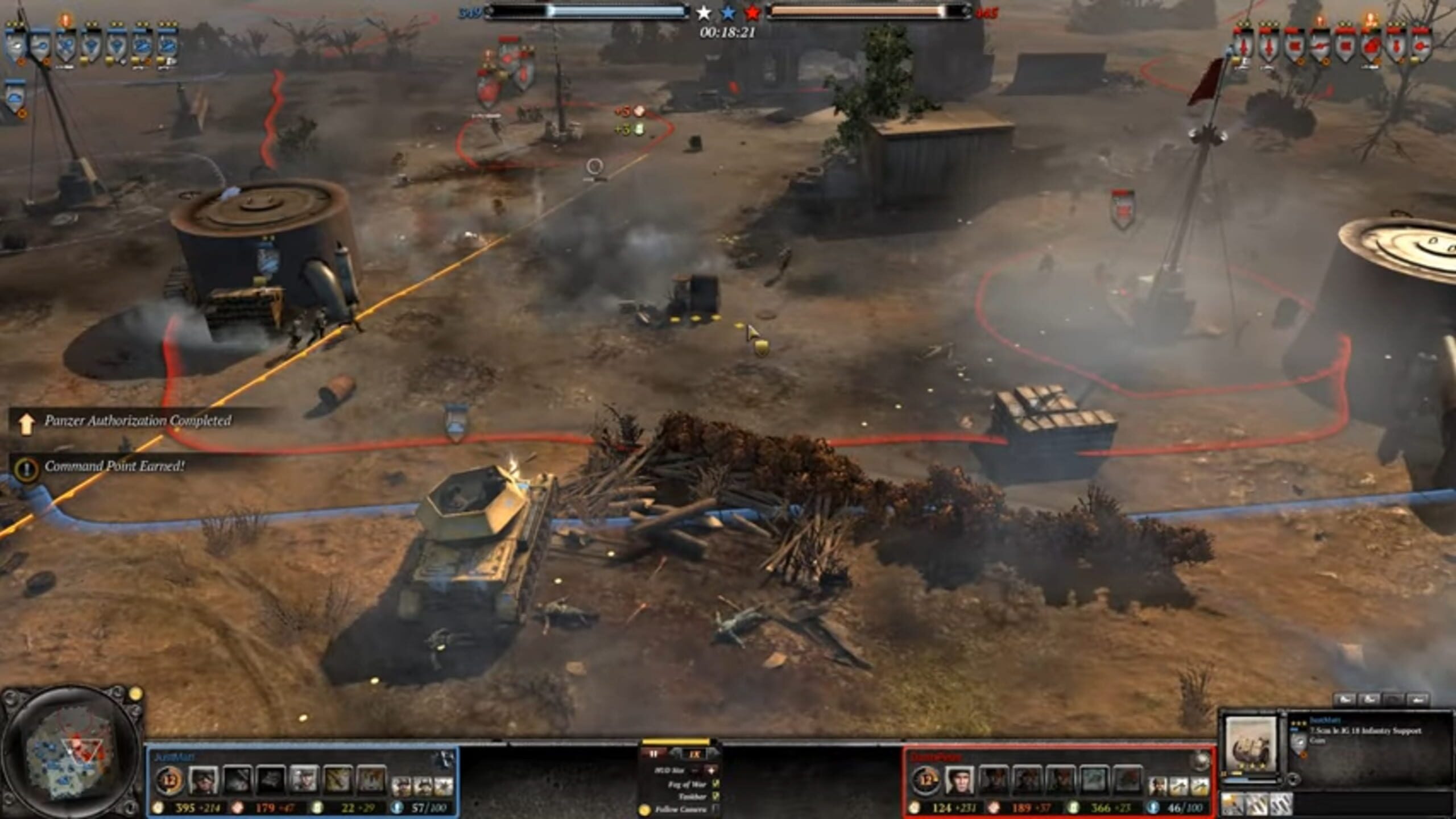This screenshot has height=819, width=1456.
Task: Switch to the pause (II) playback tab
Action: [x=654, y=754]
